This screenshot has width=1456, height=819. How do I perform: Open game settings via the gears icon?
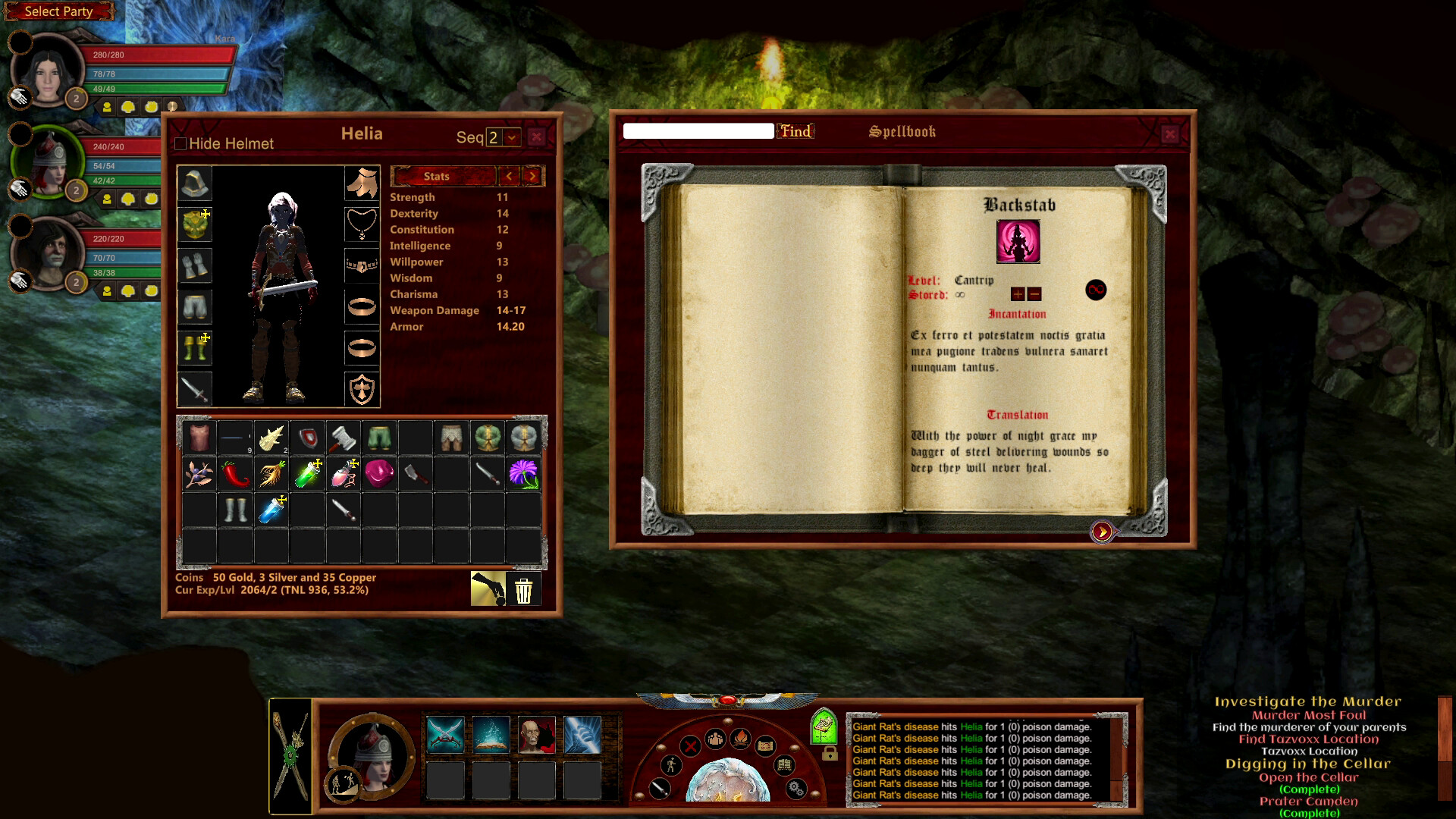[x=795, y=789]
